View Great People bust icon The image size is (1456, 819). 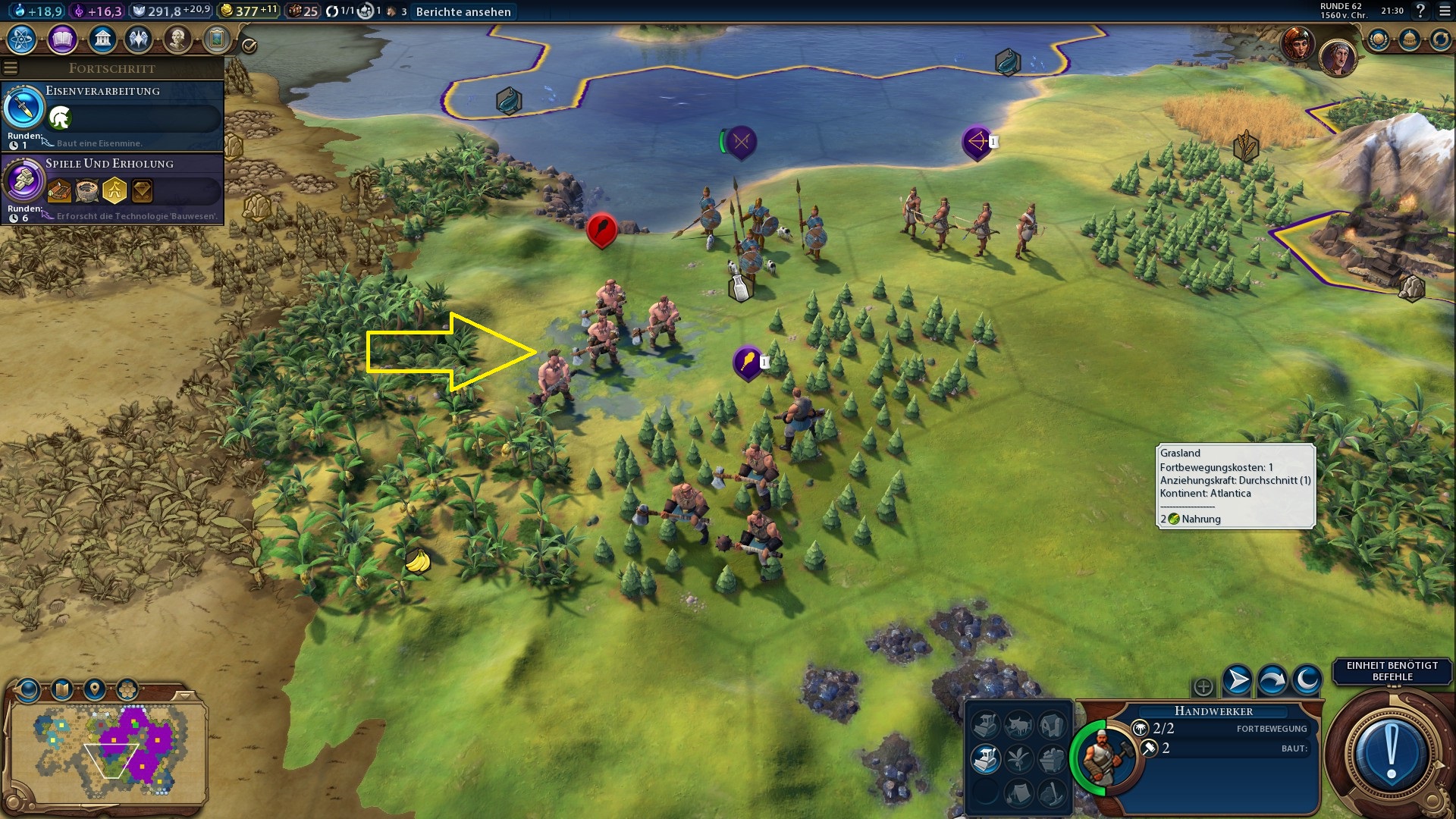pos(177,39)
